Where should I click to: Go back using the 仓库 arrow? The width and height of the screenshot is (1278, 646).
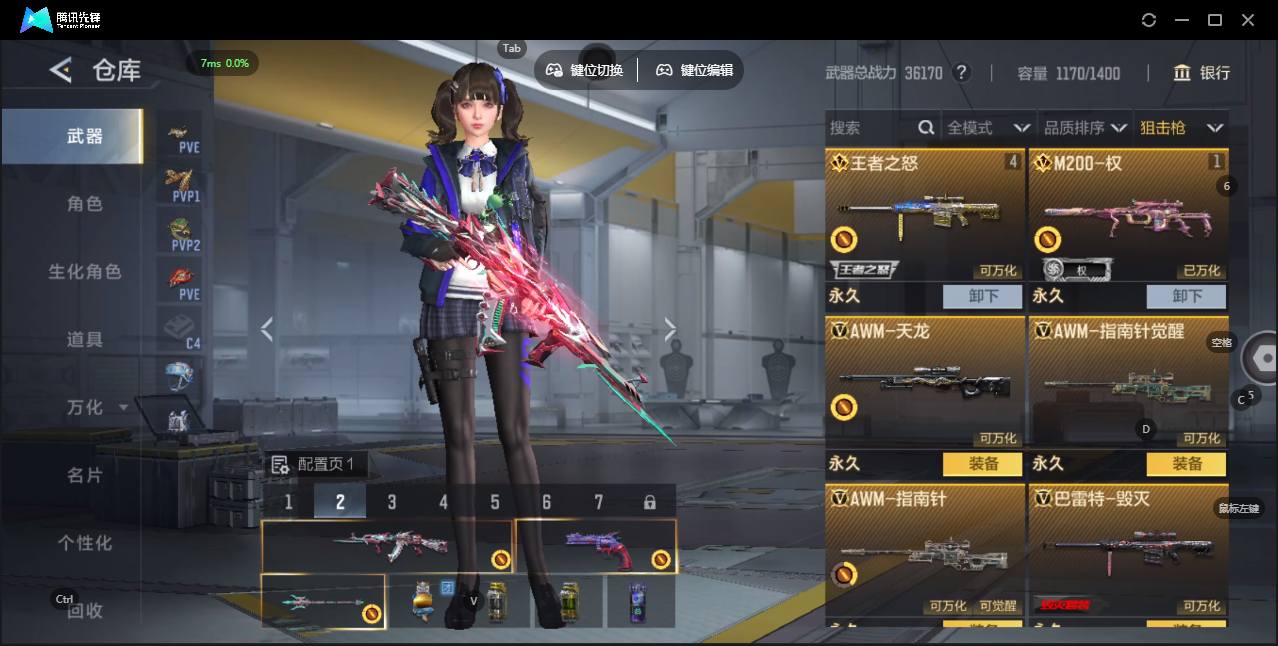tap(61, 70)
